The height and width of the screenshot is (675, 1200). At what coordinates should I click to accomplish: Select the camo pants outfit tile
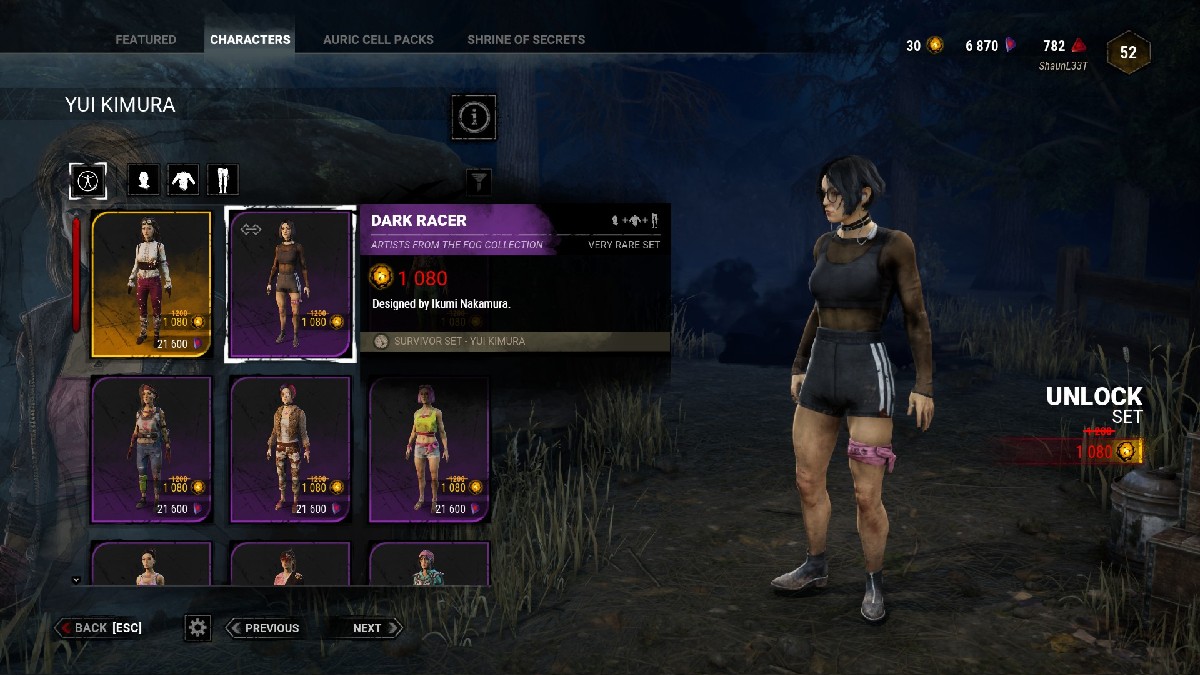290,450
